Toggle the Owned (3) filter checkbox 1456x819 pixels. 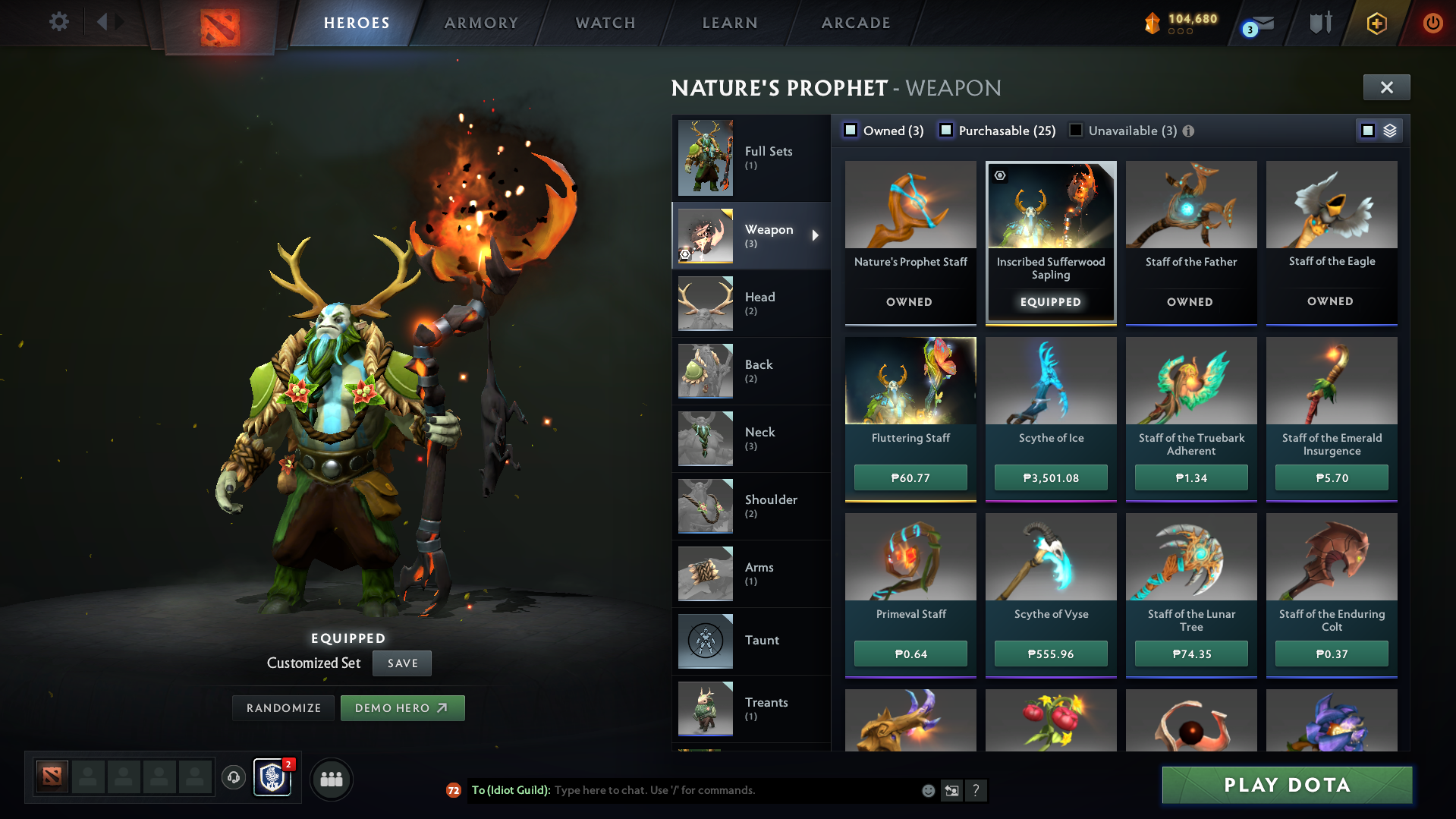click(851, 130)
